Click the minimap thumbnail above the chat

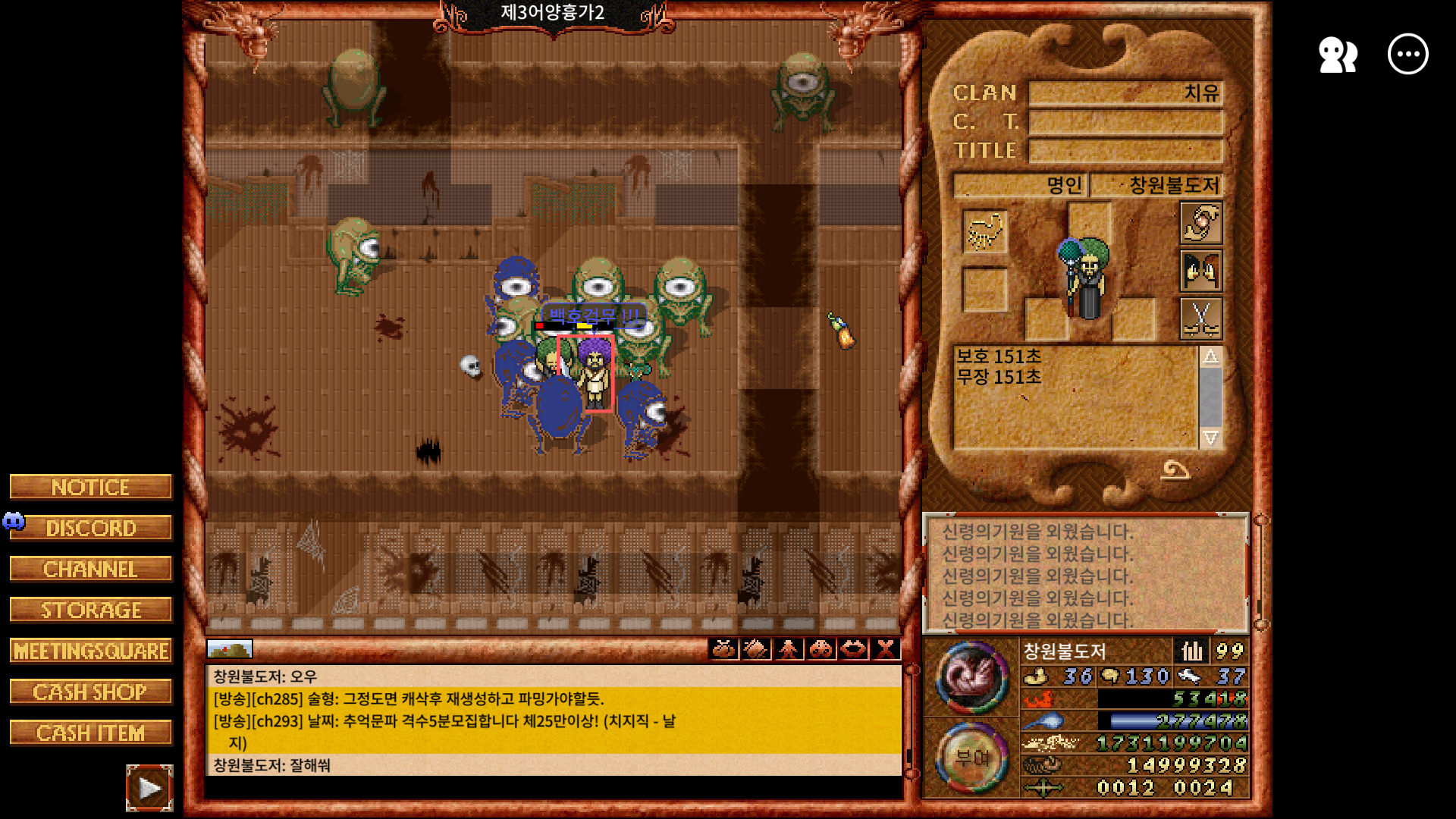point(230,649)
